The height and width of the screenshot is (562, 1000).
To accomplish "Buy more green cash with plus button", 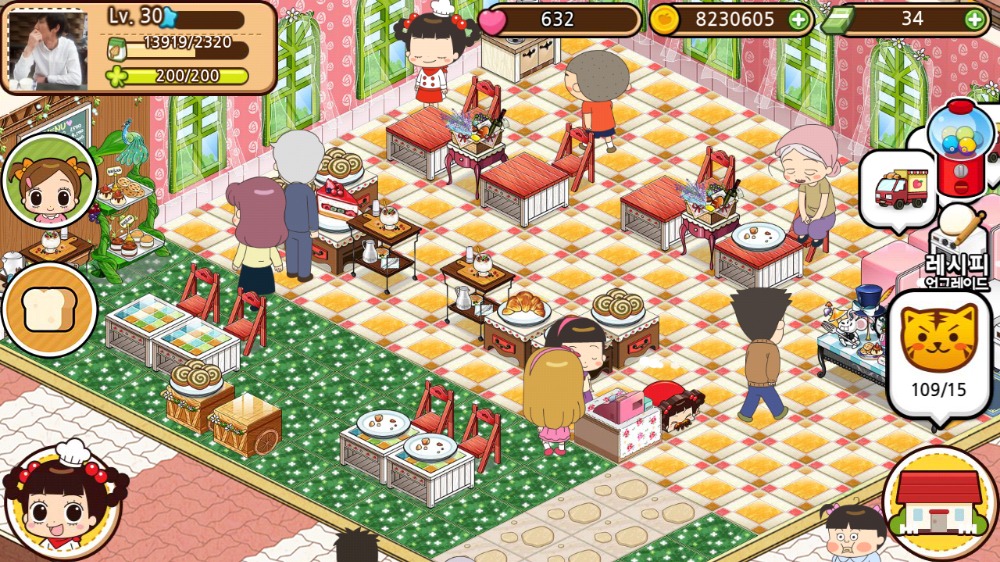I will pos(975,19).
